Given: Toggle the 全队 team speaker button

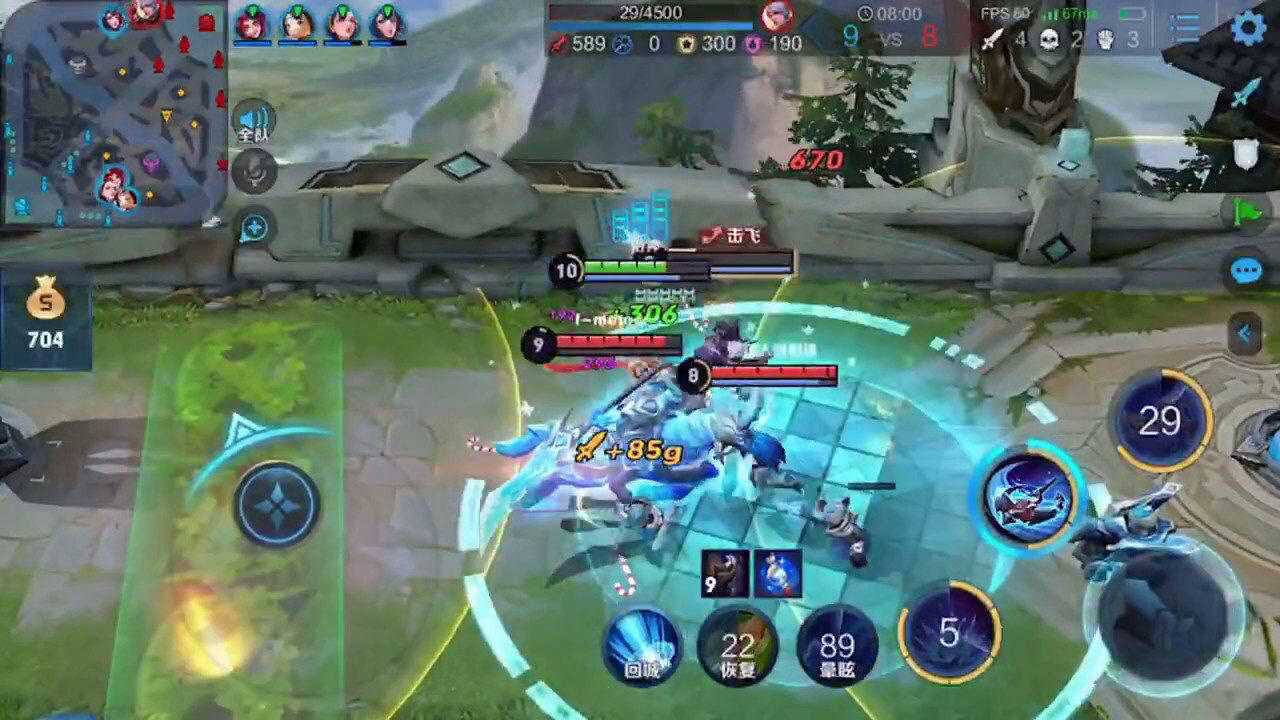Looking at the screenshot, I should click(x=253, y=123).
